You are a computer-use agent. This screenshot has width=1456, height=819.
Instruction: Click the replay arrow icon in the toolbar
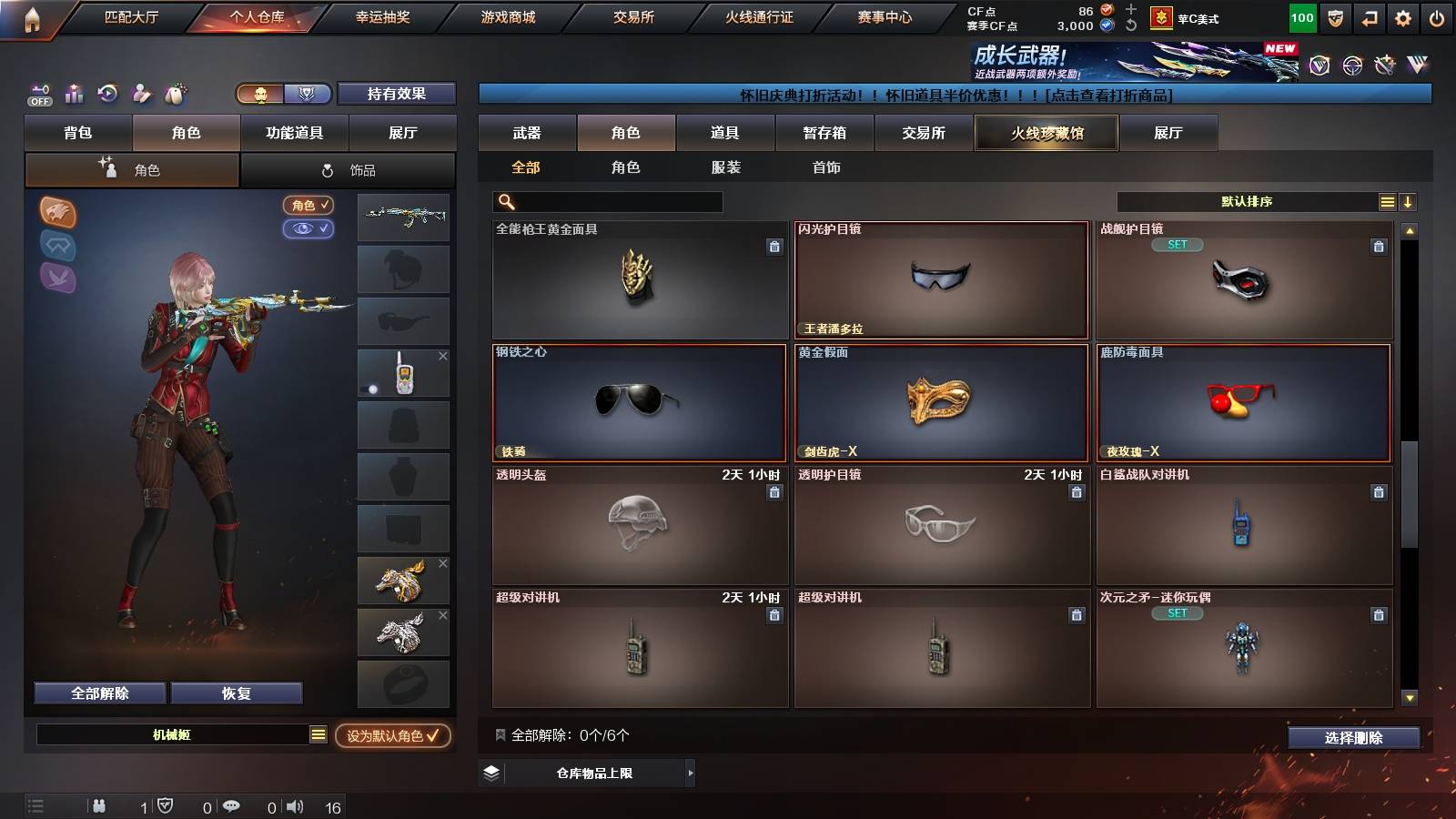107,94
